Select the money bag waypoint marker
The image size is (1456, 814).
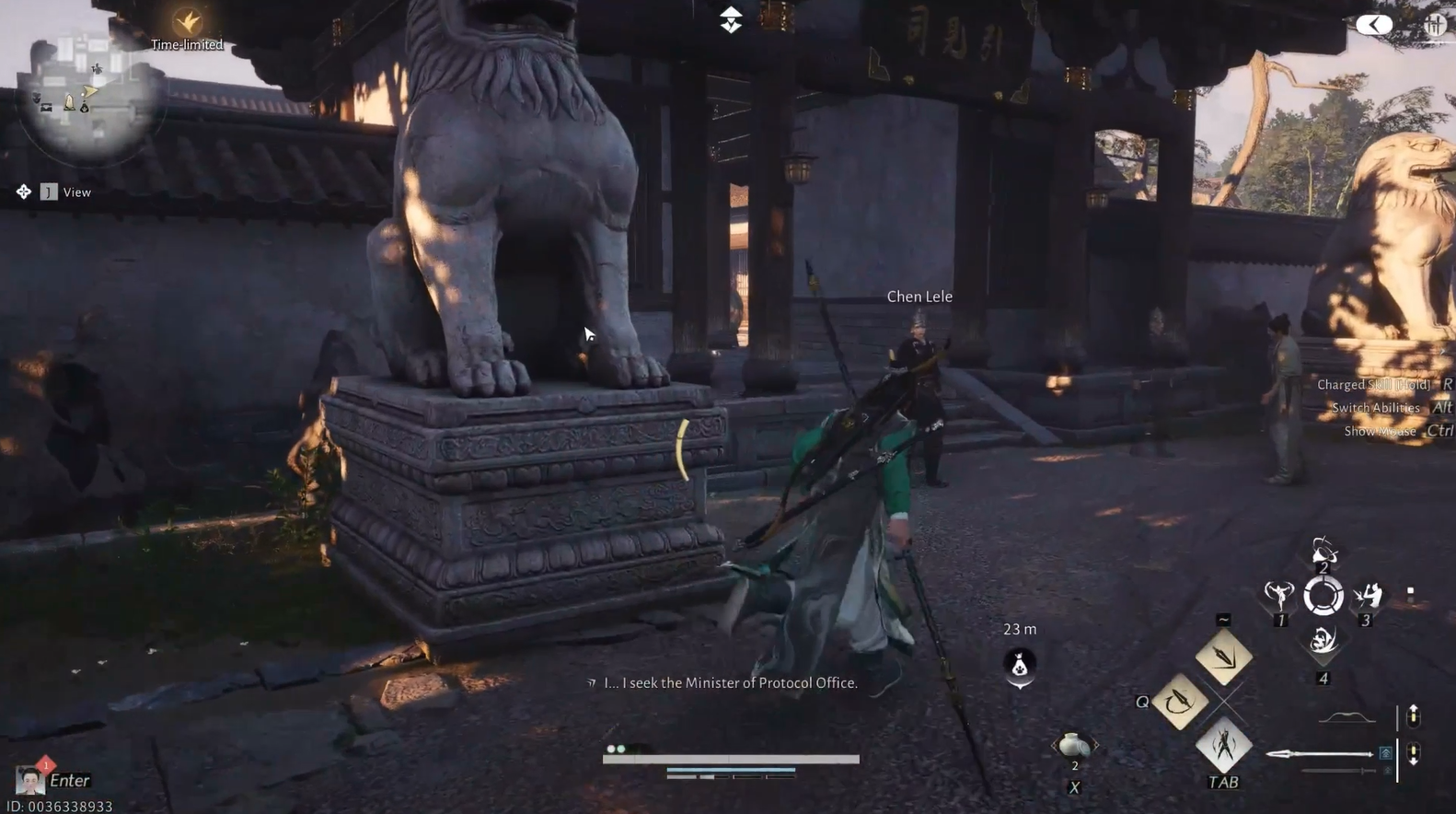[x=1020, y=665]
